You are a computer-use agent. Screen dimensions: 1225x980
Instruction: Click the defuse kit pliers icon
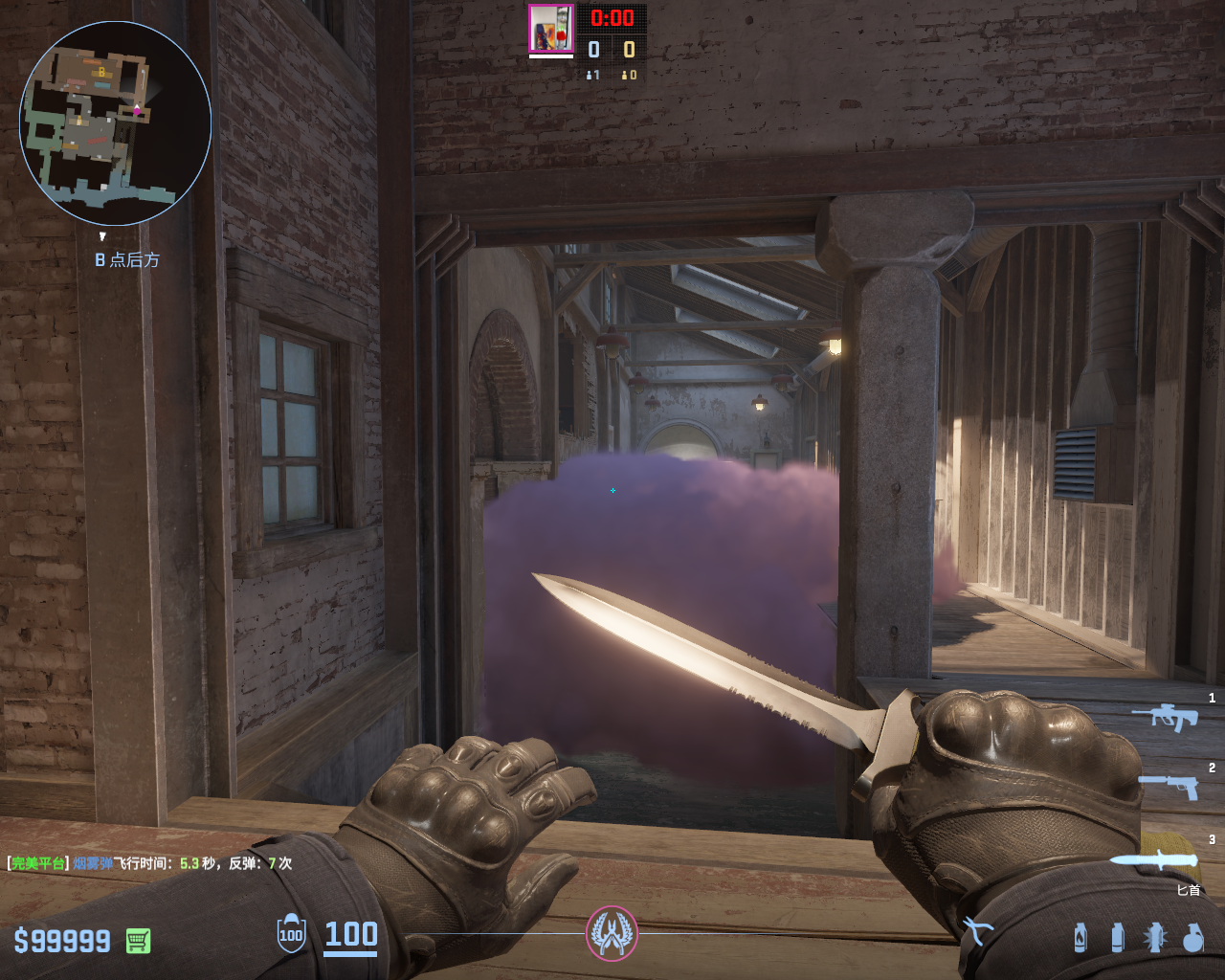pos(978,930)
